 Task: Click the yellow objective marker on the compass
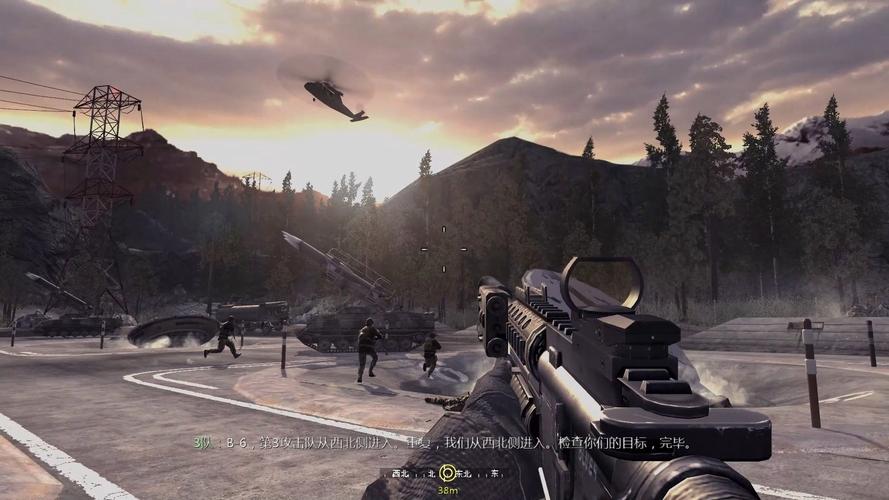tap(447, 472)
